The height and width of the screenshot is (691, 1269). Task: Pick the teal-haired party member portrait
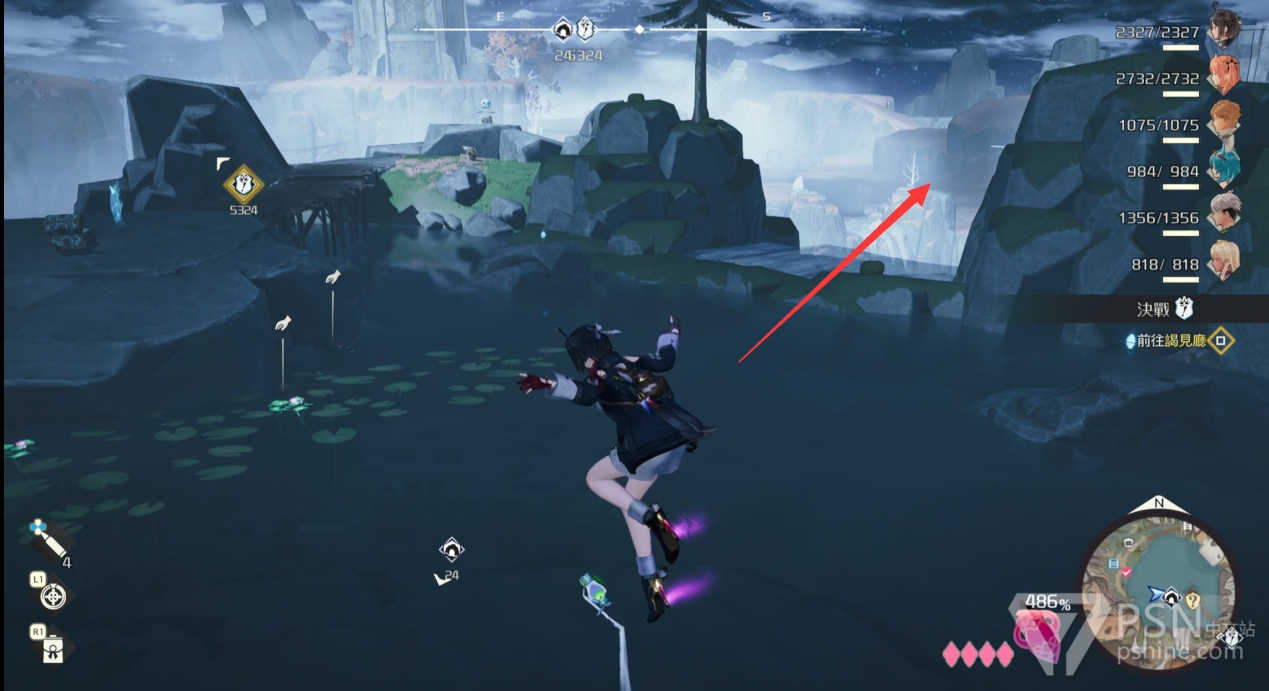[1223, 165]
